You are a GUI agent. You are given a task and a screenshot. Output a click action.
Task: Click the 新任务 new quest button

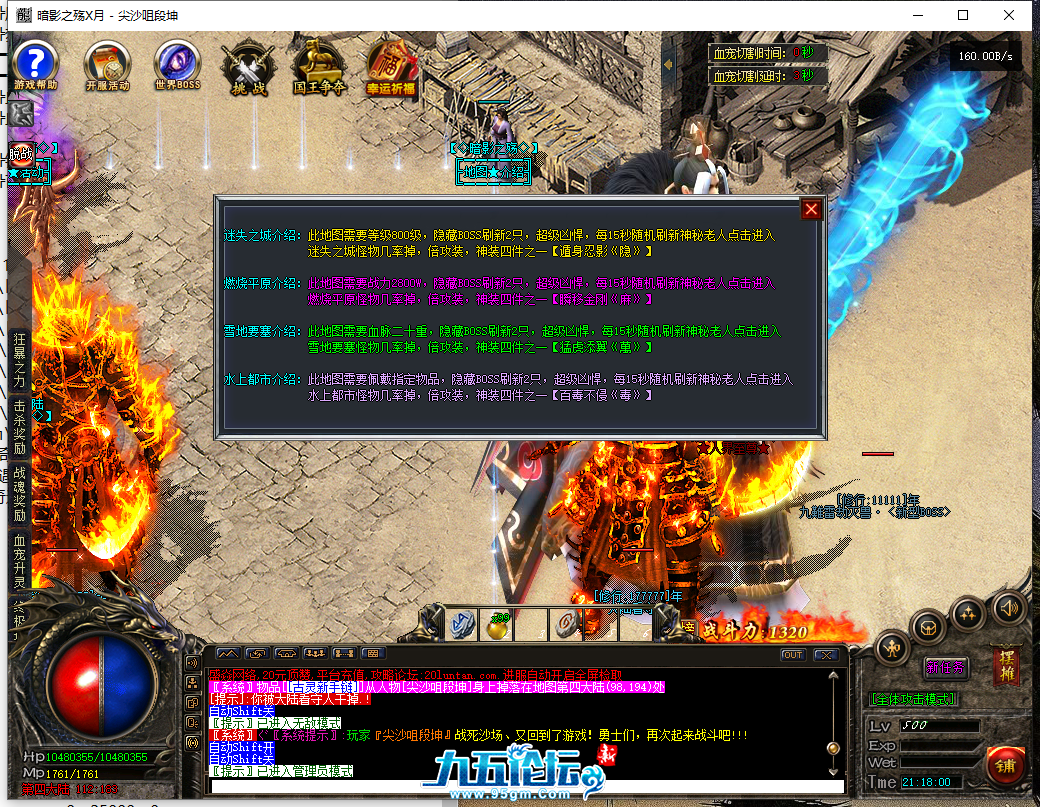click(x=945, y=666)
